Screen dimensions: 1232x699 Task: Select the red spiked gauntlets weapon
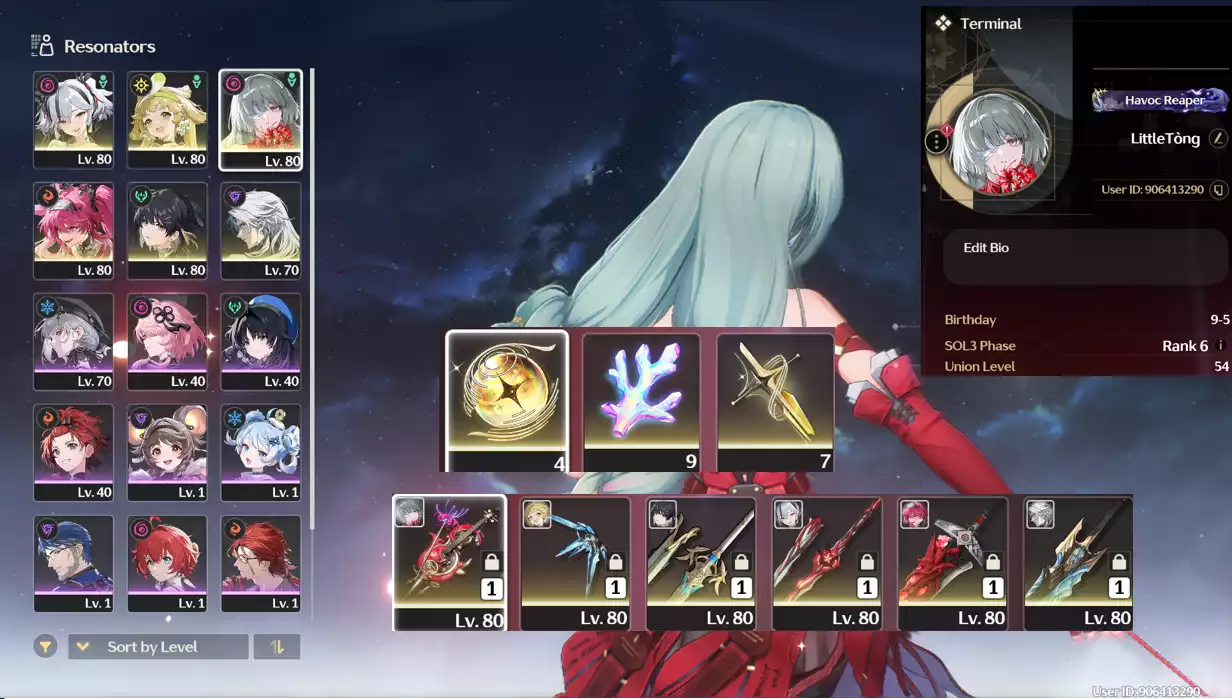pos(952,562)
